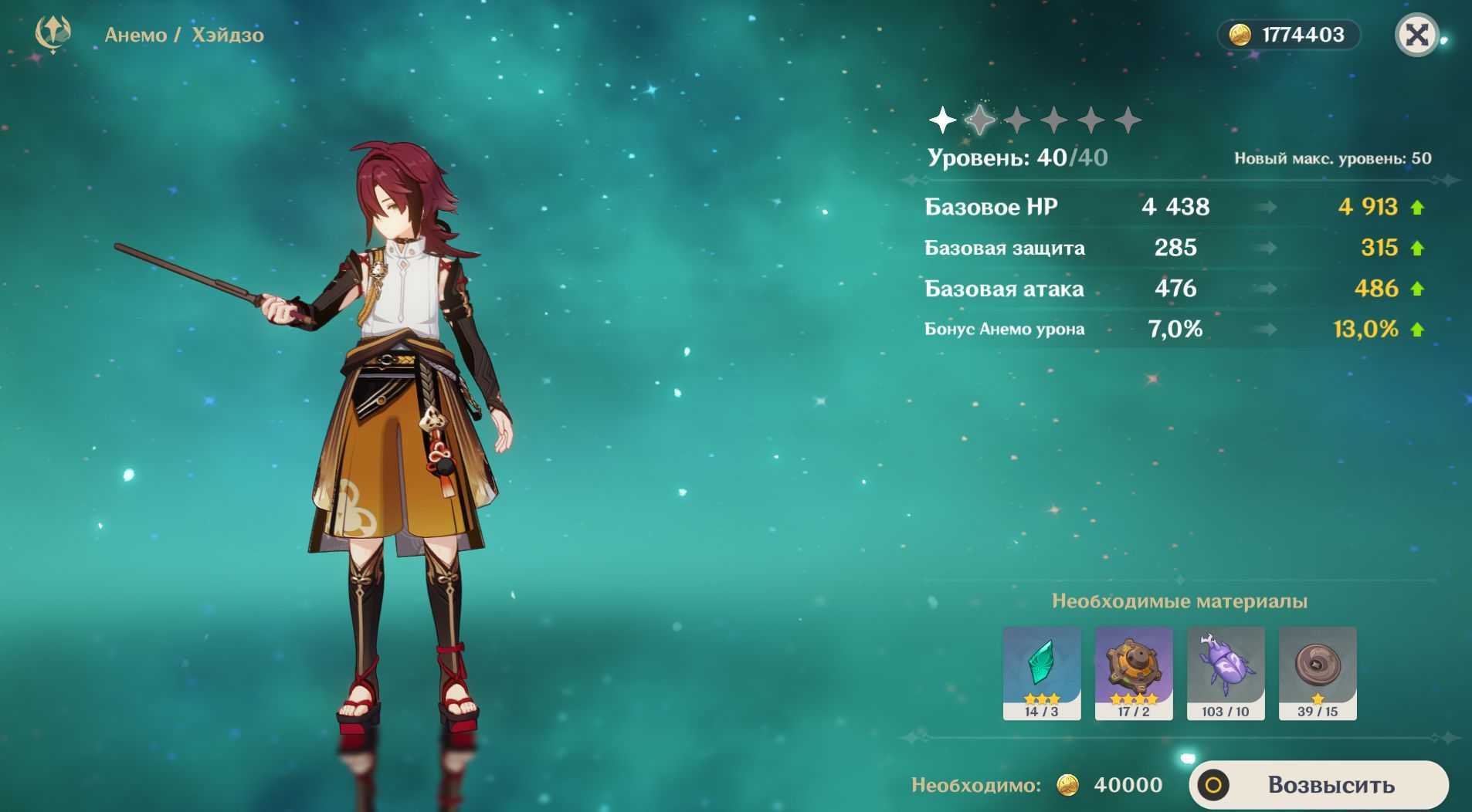Choose the brown round handguard material
The image size is (1472, 812).
[x=1318, y=672]
